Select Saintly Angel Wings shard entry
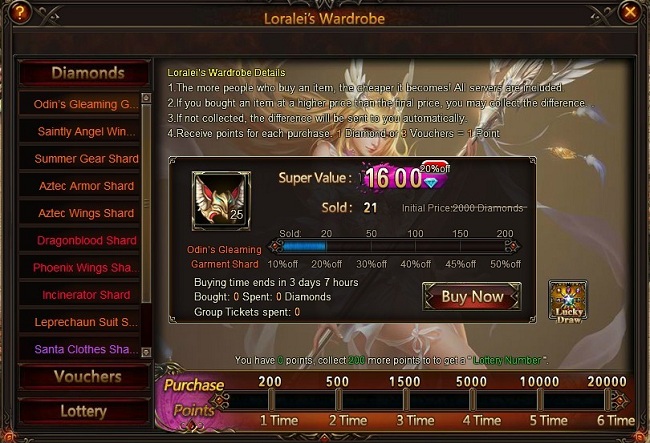This screenshot has width=650, height=443. pyautogui.click(x=85, y=131)
